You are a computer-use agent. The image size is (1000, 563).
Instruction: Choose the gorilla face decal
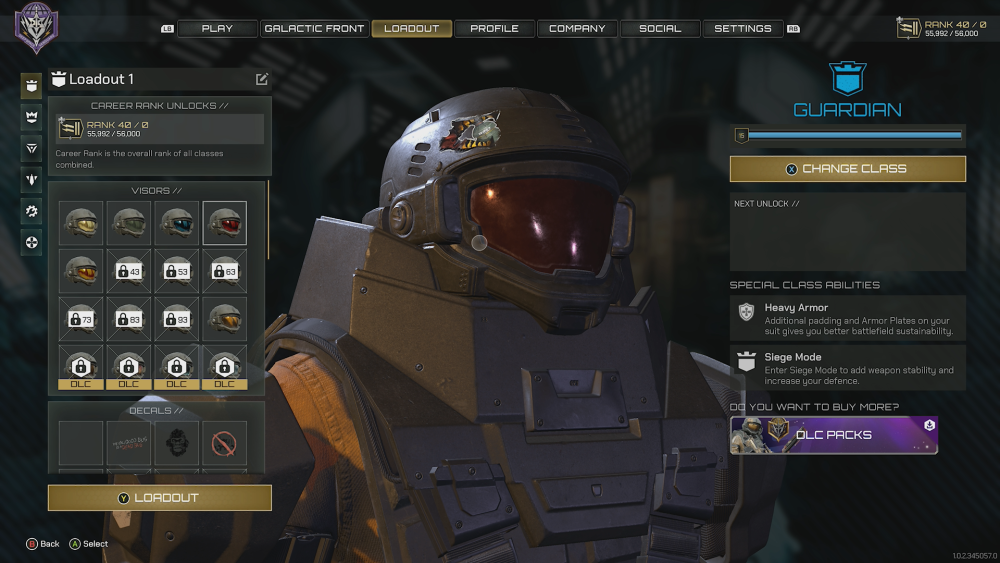tap(177, 443)
